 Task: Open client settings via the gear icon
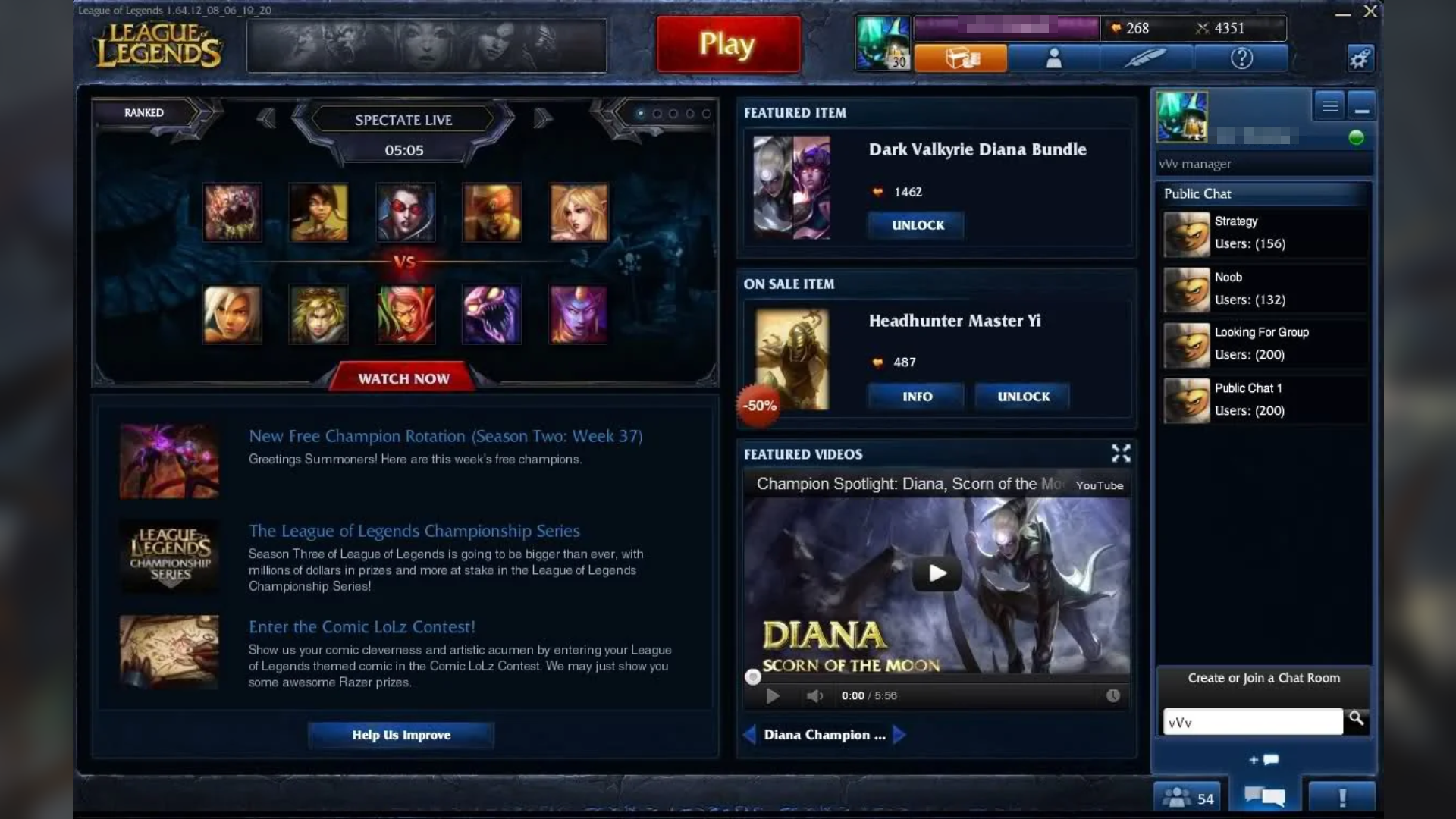1360,58
